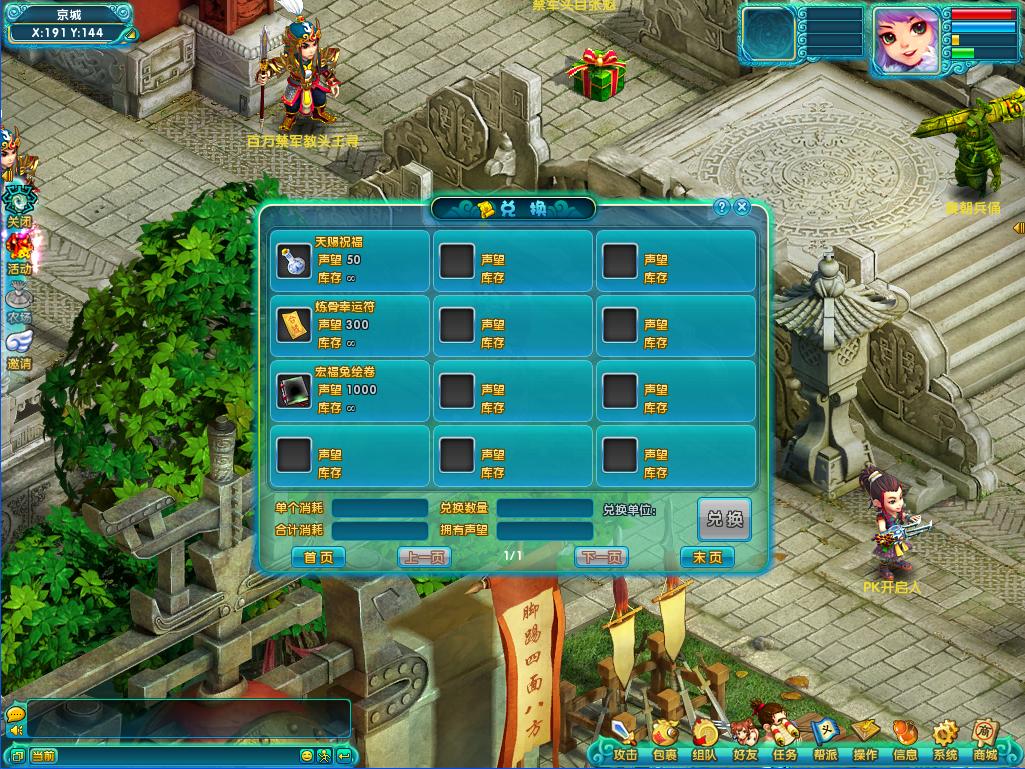Pick the 宏福免绘卷 exchange item

click(x=294, y=390)
